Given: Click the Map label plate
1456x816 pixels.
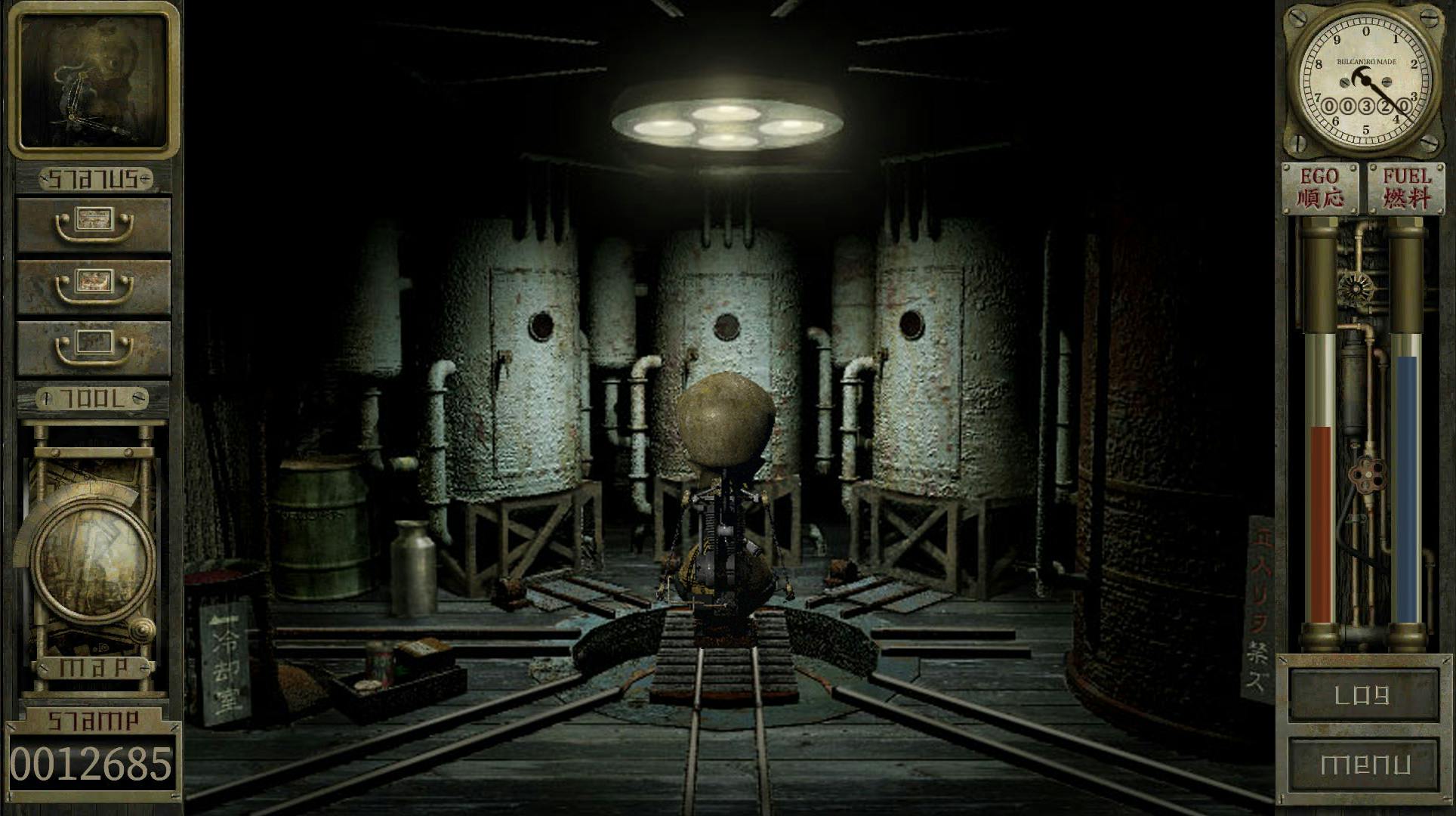Looking at the screenshot, I should coord(93,668).
